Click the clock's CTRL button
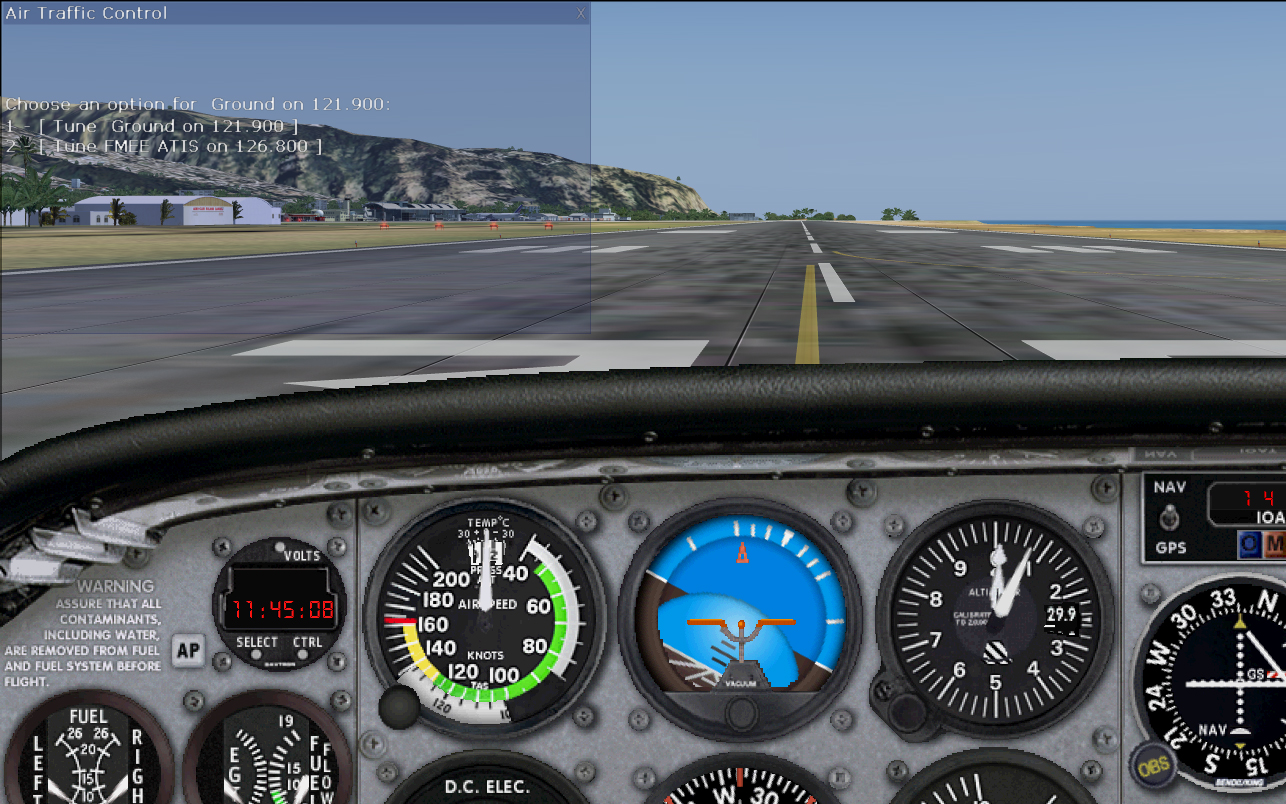 click(308, 642)
